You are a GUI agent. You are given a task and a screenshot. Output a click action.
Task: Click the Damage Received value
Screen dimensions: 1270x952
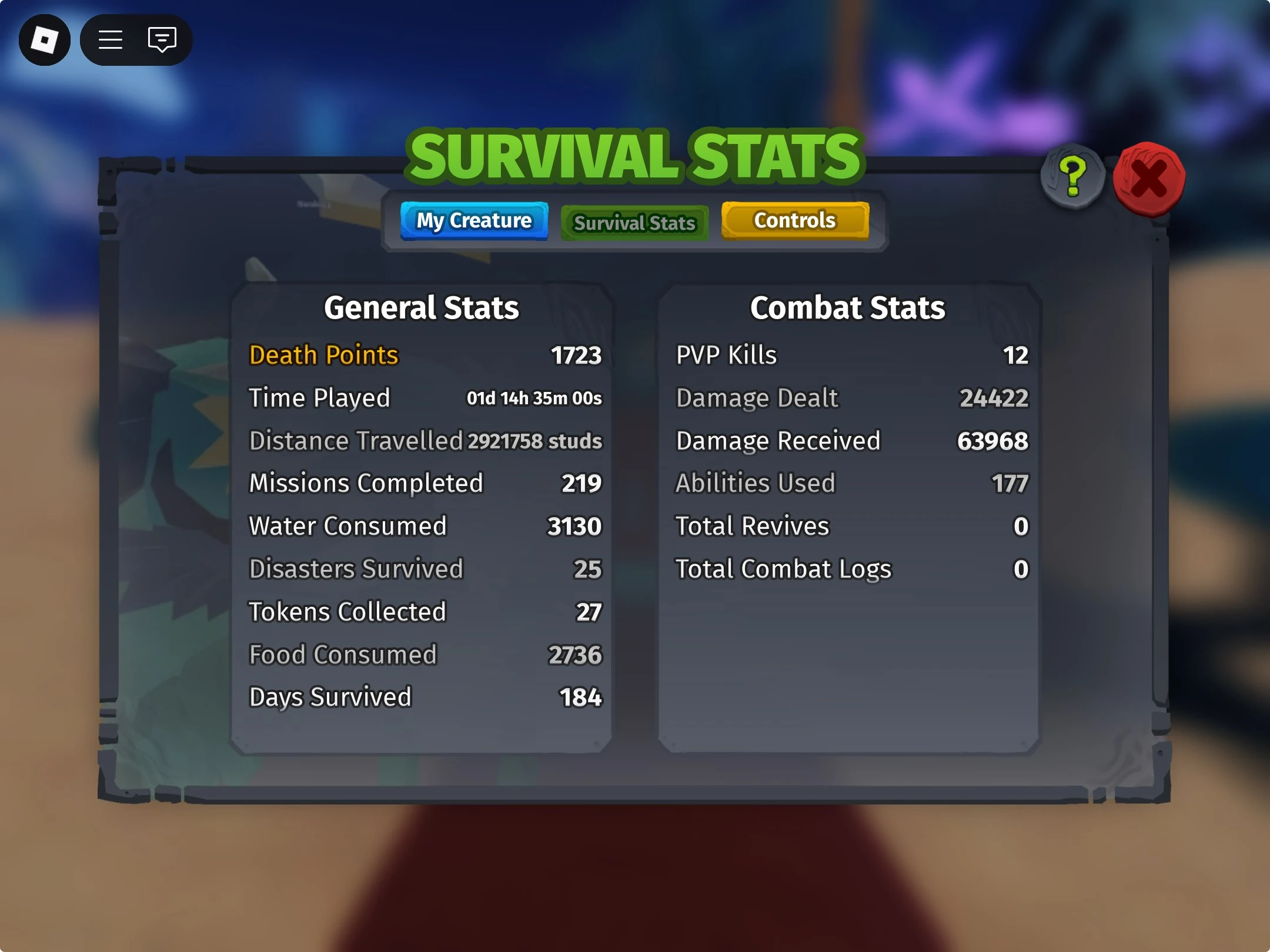993,440
